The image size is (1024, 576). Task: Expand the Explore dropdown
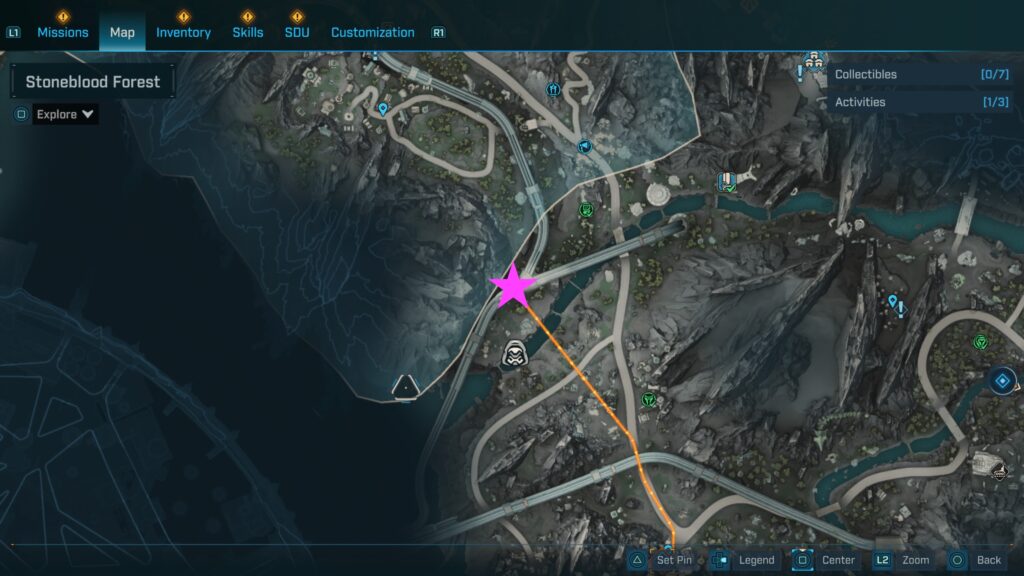coord(65,114)
